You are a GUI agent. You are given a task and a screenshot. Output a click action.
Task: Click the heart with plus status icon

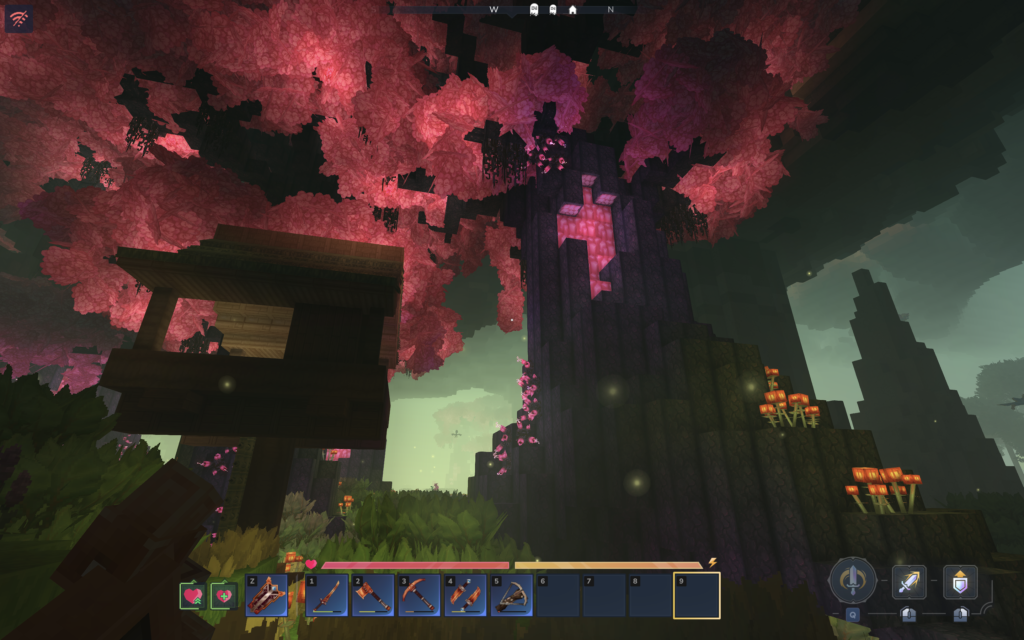click(223, 596)
